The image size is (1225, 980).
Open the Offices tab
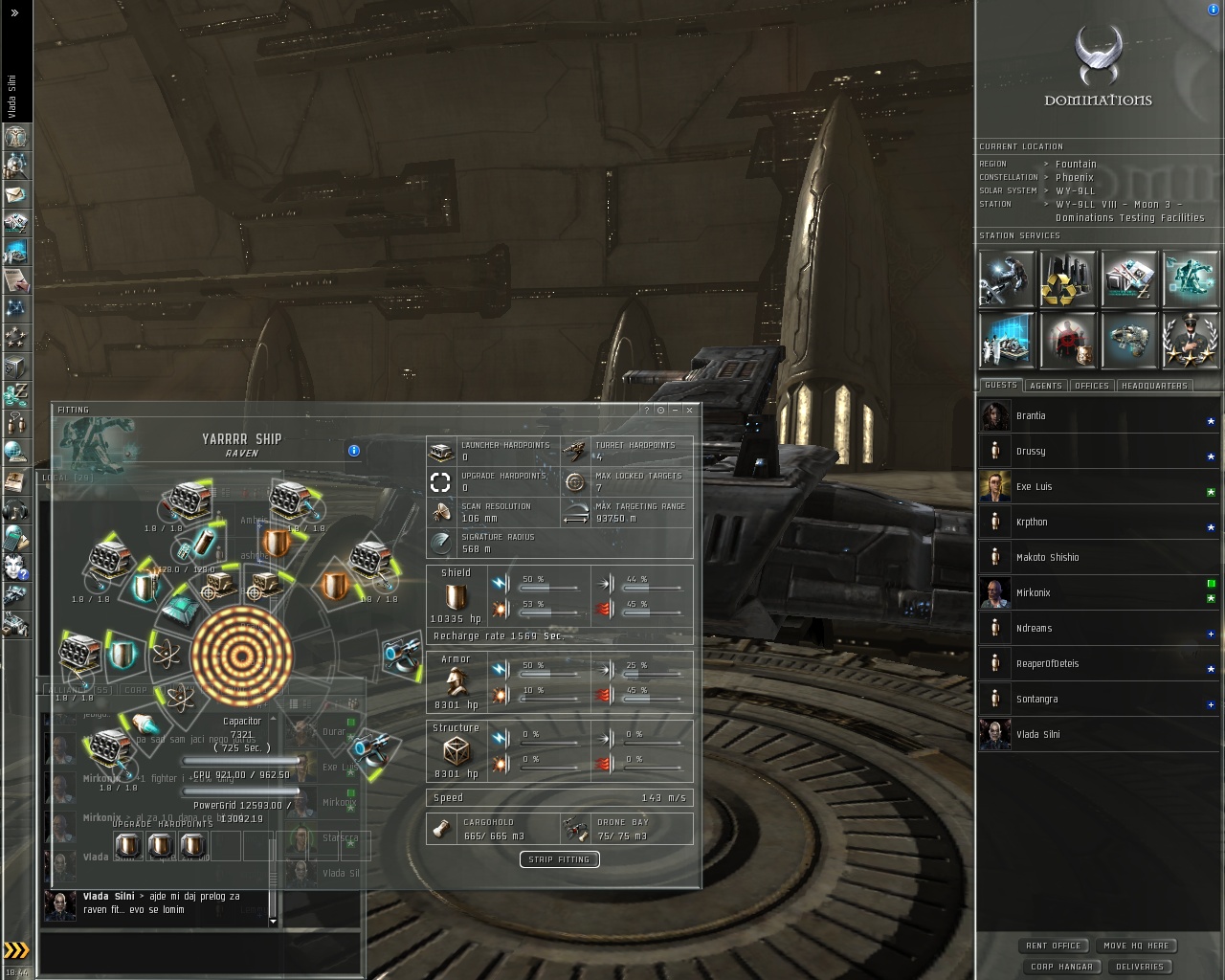[x=1091, y=386]
